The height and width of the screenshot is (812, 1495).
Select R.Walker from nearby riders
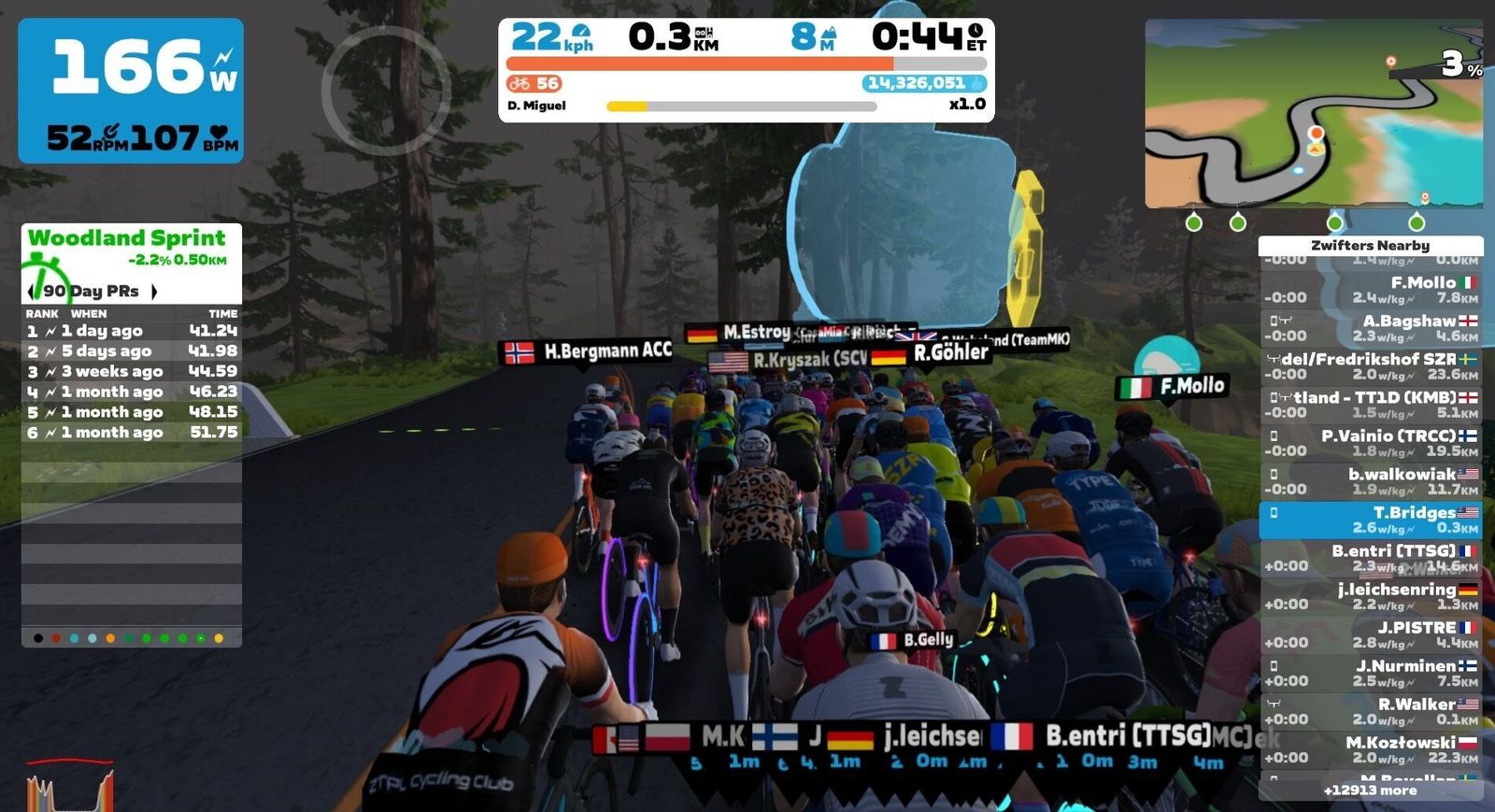[x=1370, y=711]
